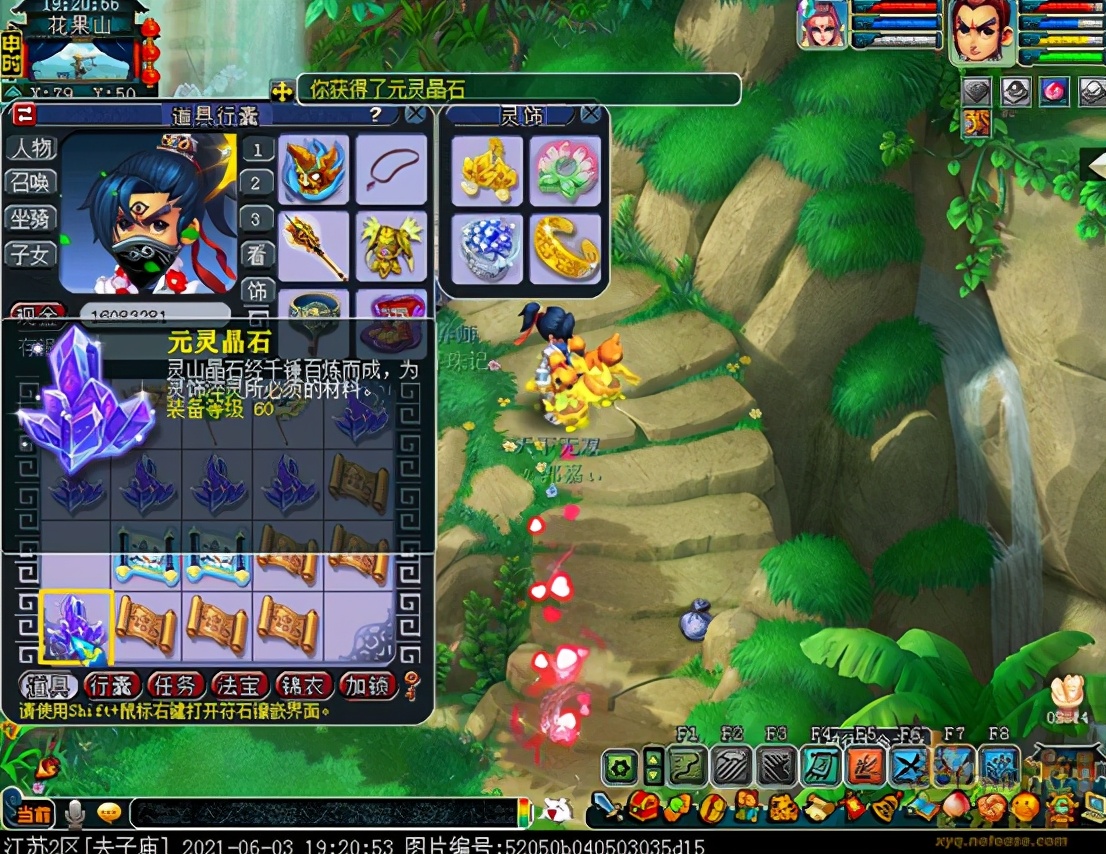Open the inventory help question mark
The height and width of the screenshot is (854, 1106).
click(x=375, y=114)
